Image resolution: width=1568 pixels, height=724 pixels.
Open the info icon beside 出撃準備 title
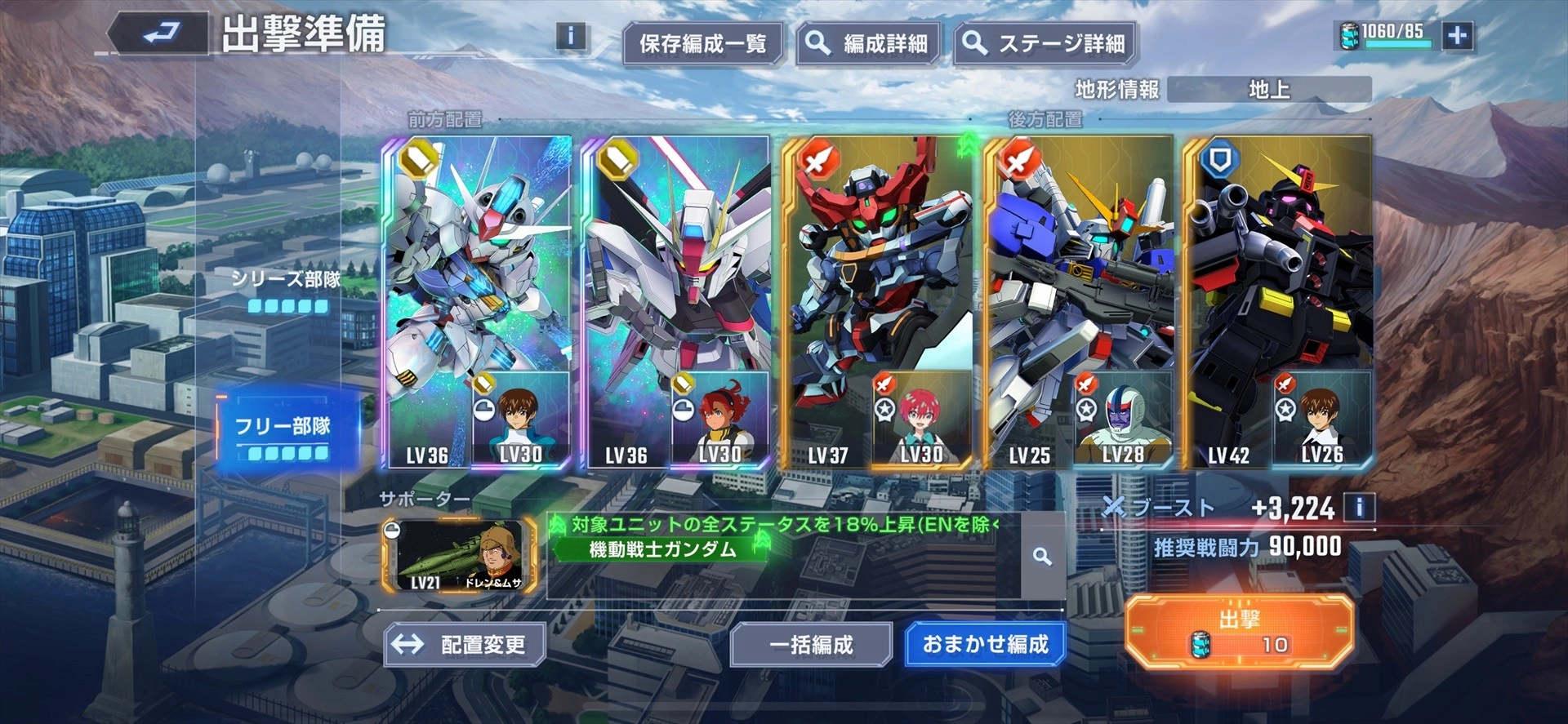(571, 36)
